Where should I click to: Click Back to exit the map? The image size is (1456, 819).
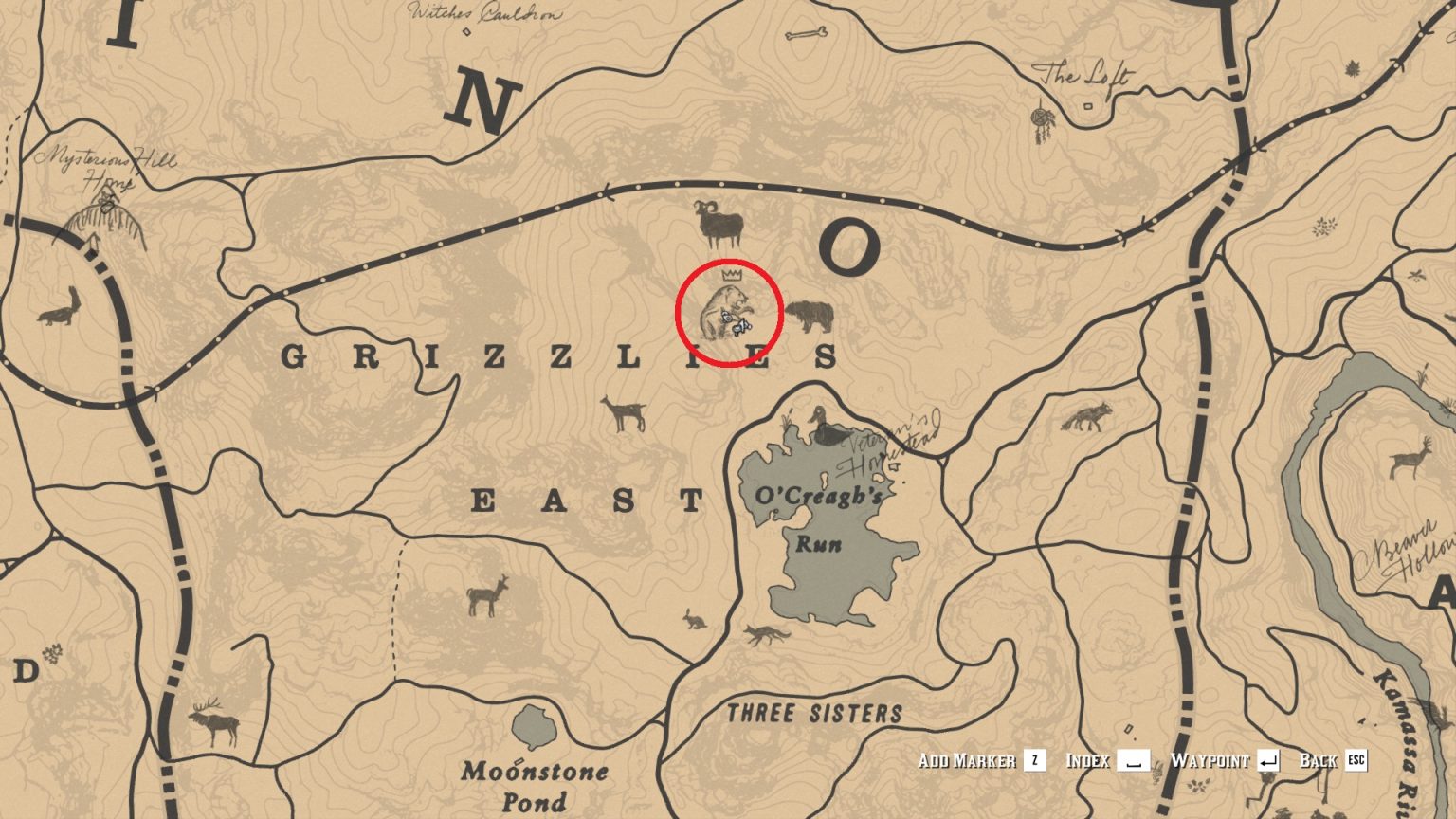point(1323,759)
